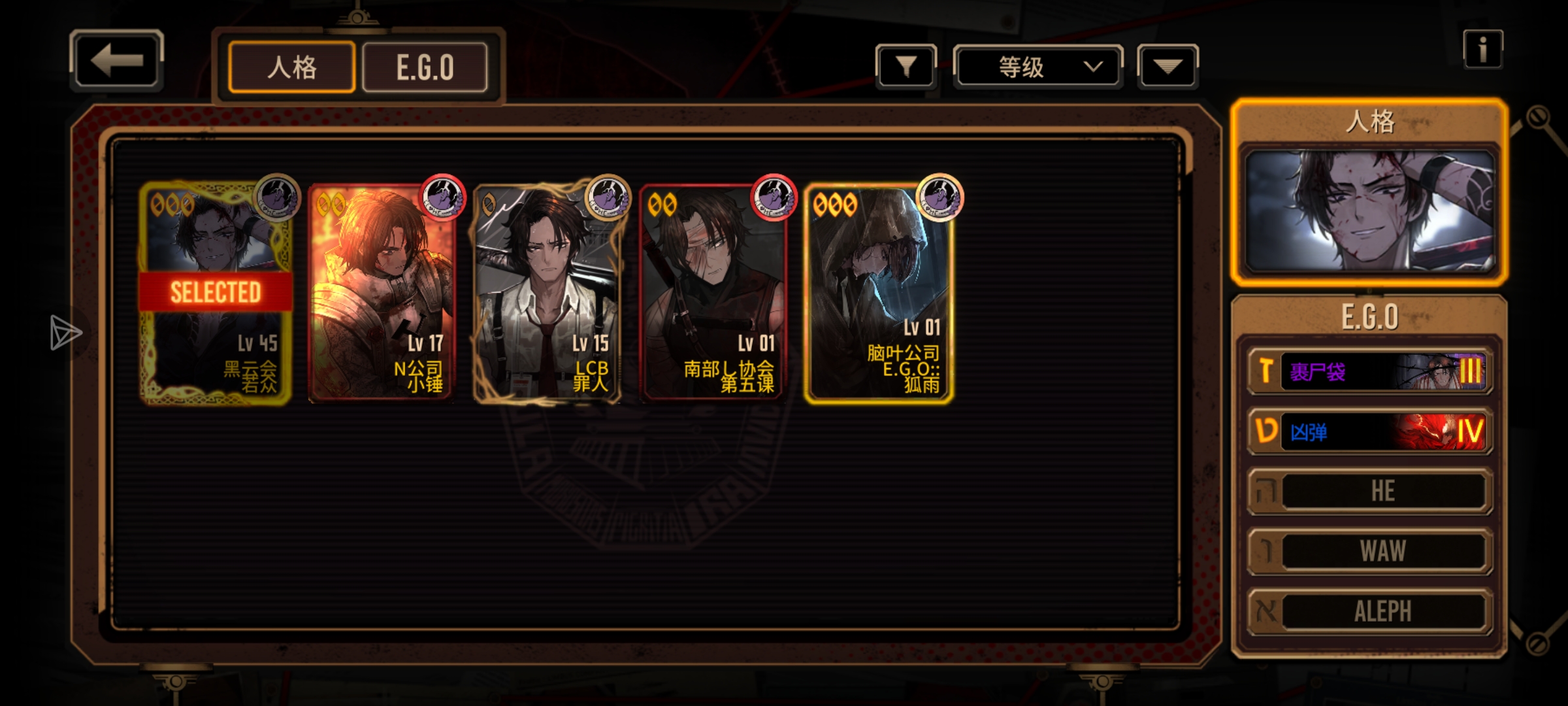This screenshot has width=1568, height=706.
Task: Tap the paper plane side icon
Action: click(x=65, y=333)
